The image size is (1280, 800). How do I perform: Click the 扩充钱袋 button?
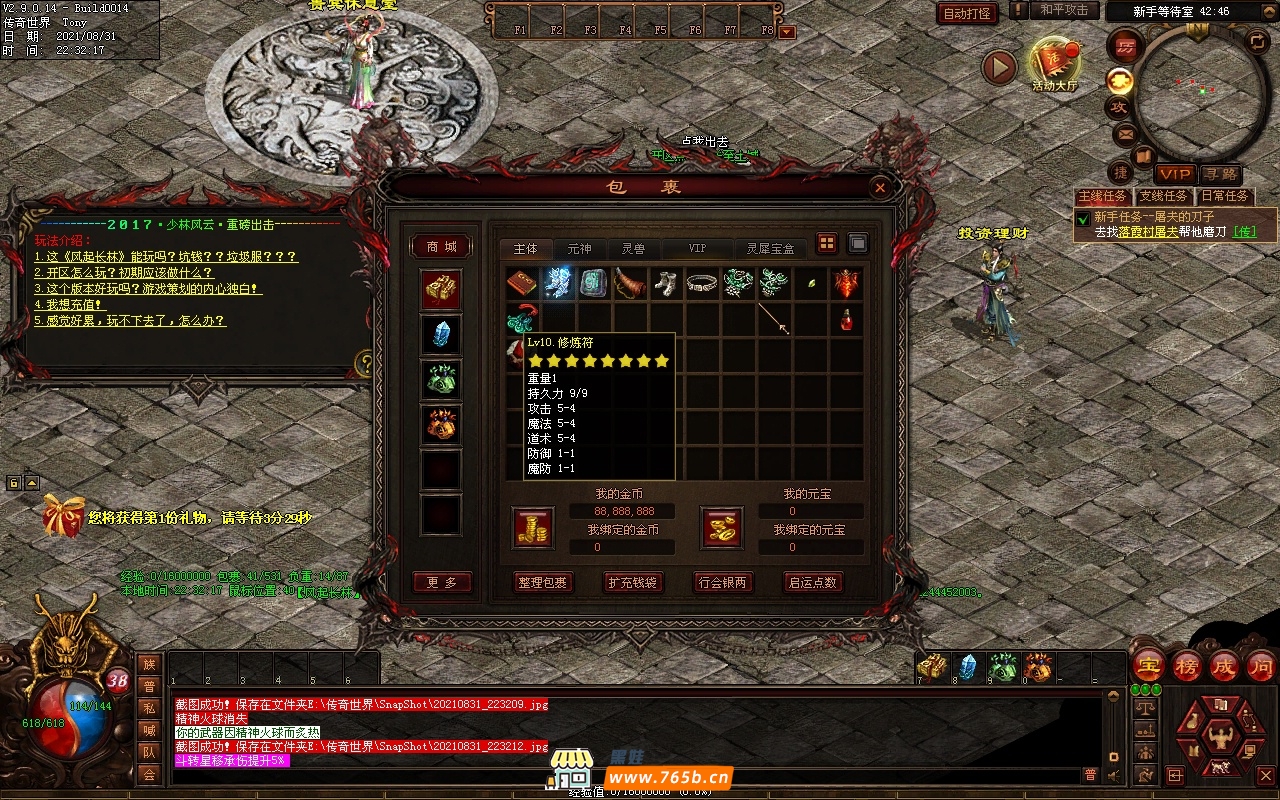pos(632,582)
